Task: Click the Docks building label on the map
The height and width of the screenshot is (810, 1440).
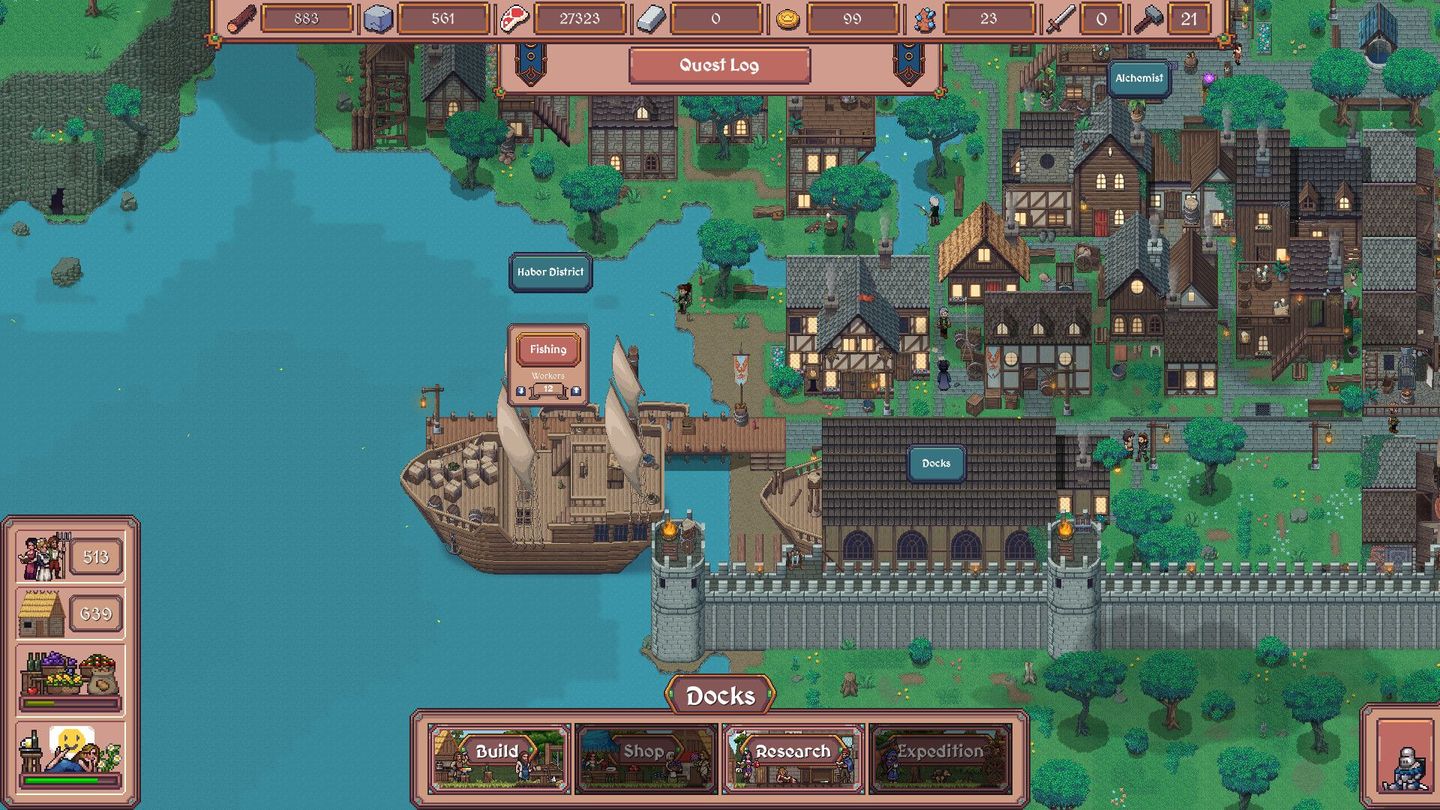Action: pyautogui.click(x=935, y=463)
